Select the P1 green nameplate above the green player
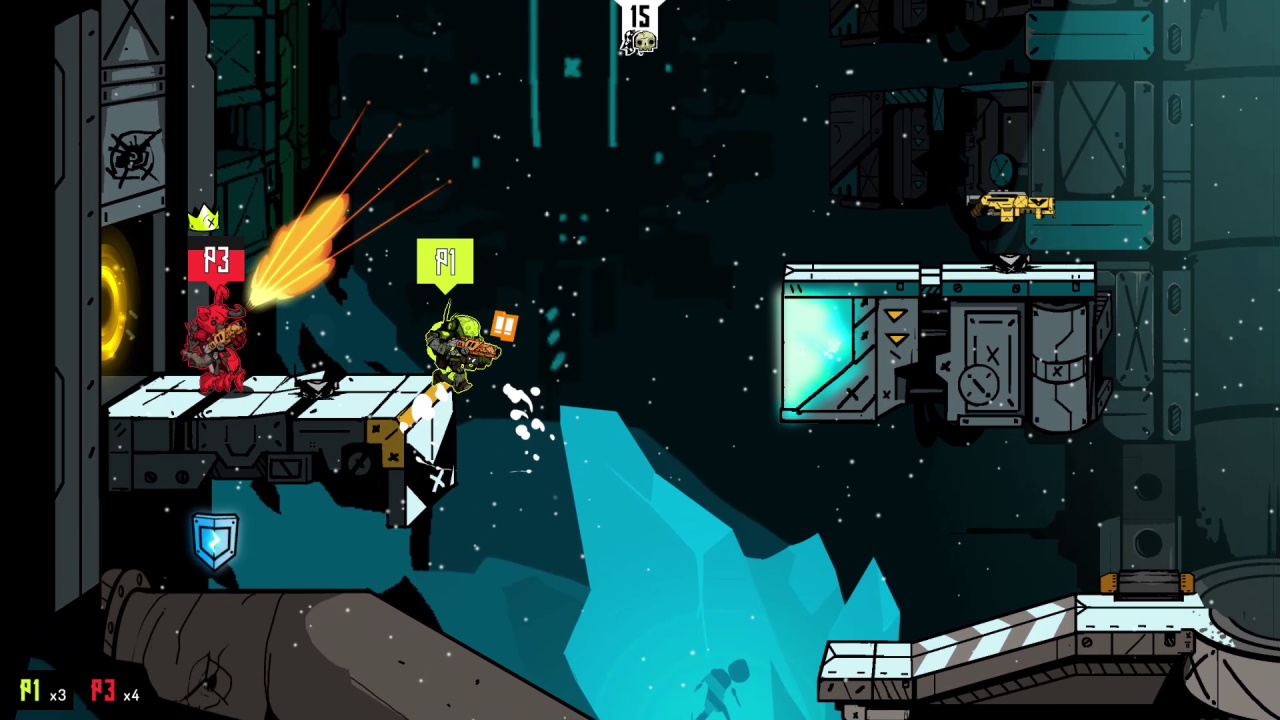The height and width of the screenshot is (720, 1280). click(x=445, y=261)
